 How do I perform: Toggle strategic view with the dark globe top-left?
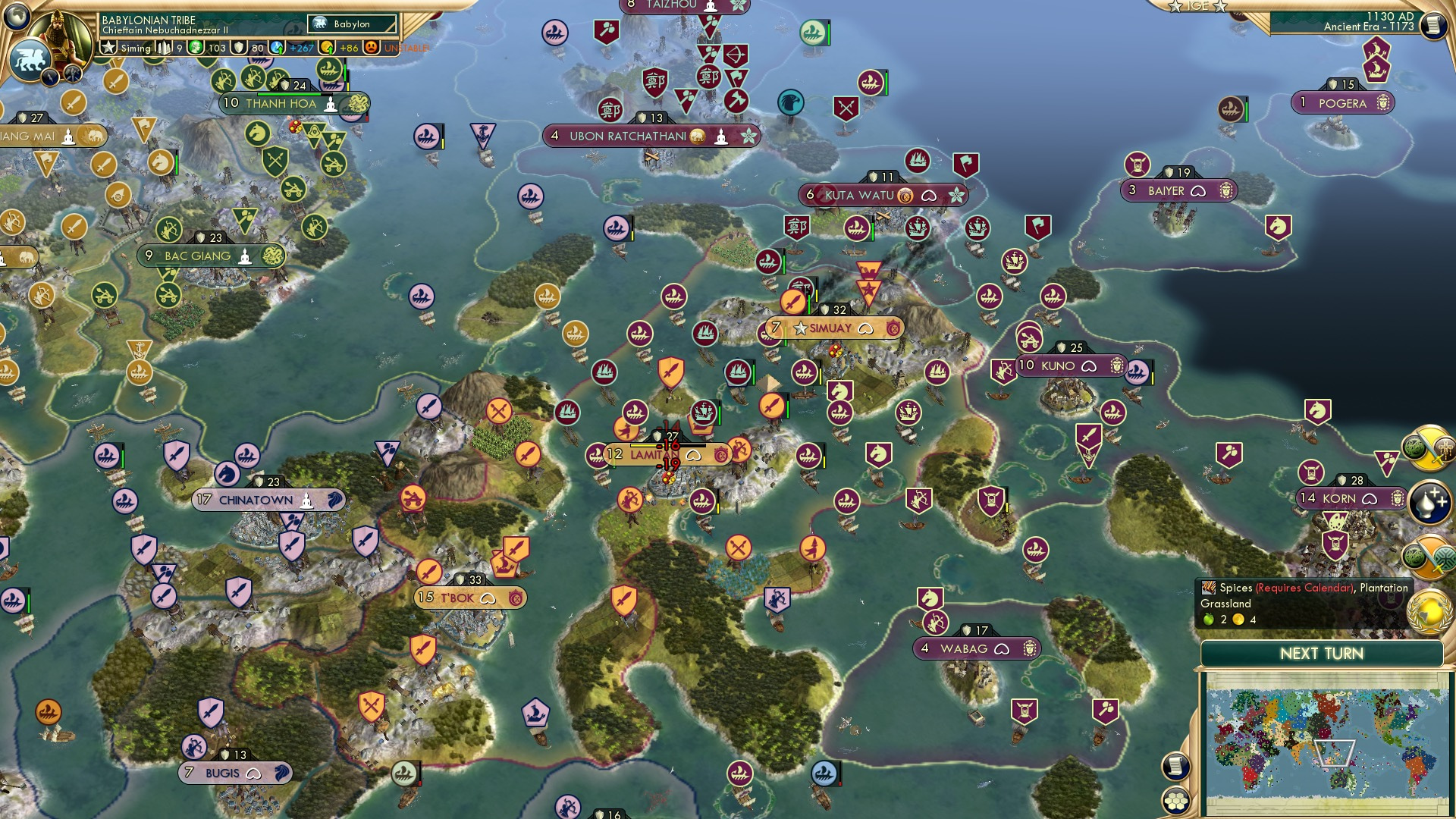click(x=17, y=17)
